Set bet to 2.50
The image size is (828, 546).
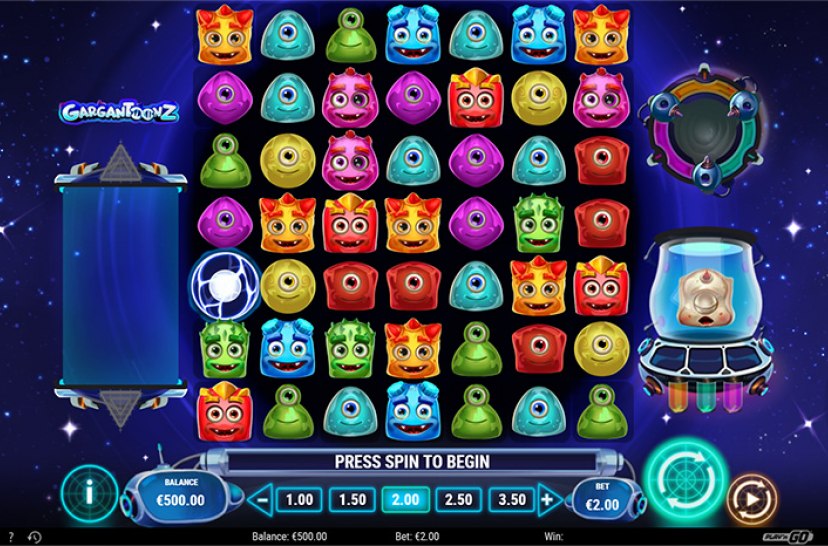pyautogui.click(x=457, y=498)
